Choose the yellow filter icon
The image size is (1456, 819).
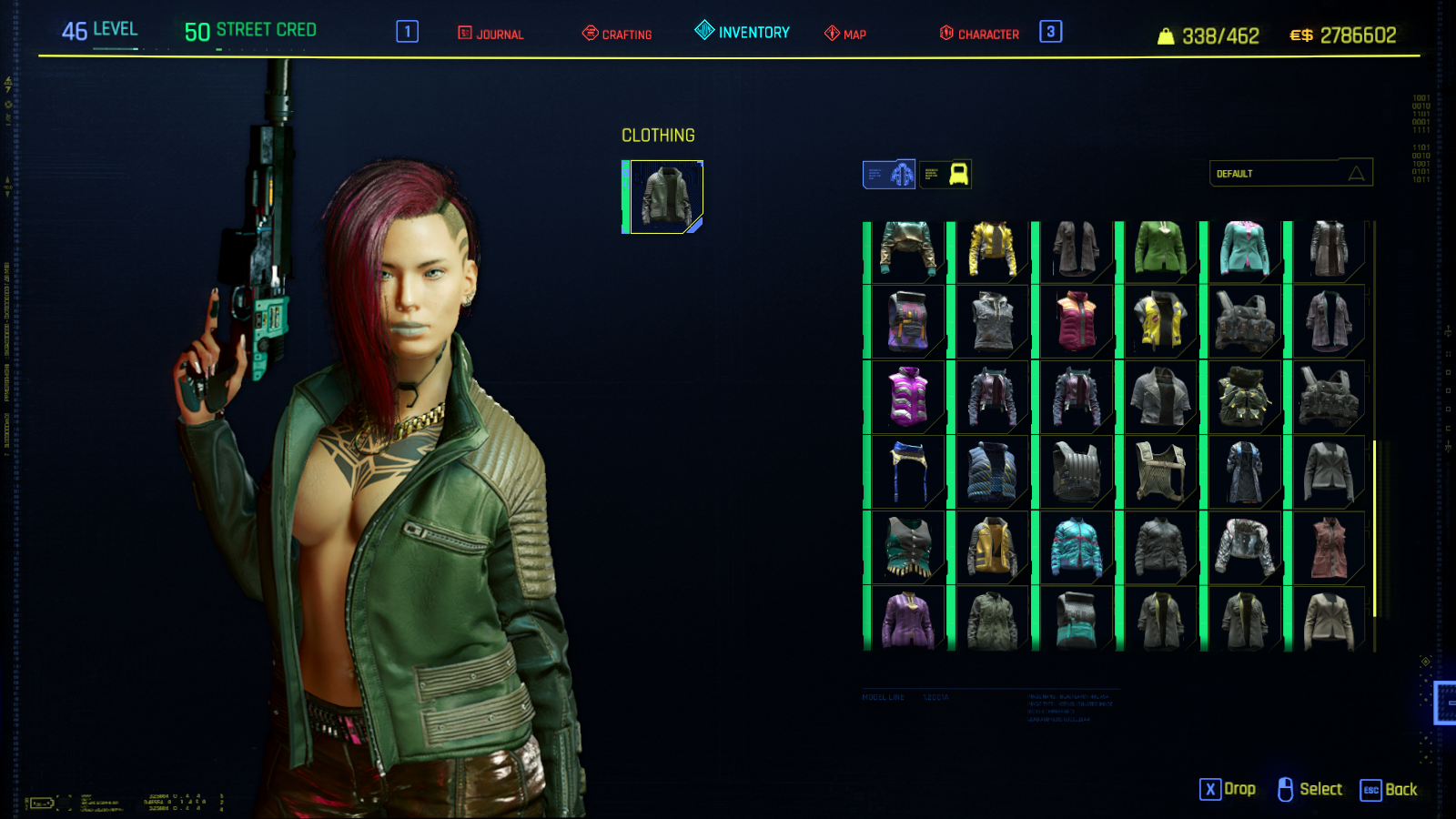pos(945,174)
